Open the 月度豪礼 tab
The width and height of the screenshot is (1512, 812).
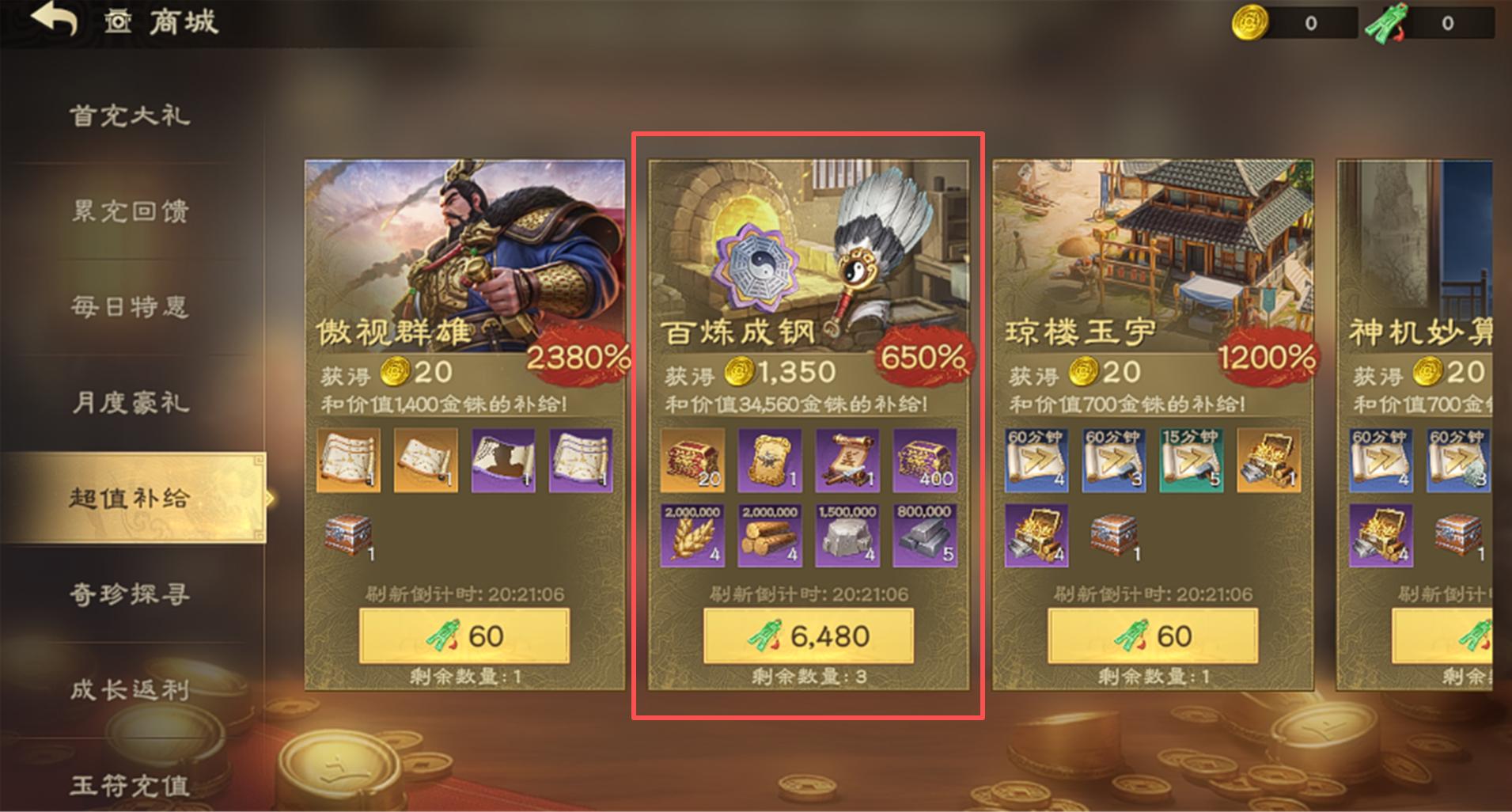131,403
